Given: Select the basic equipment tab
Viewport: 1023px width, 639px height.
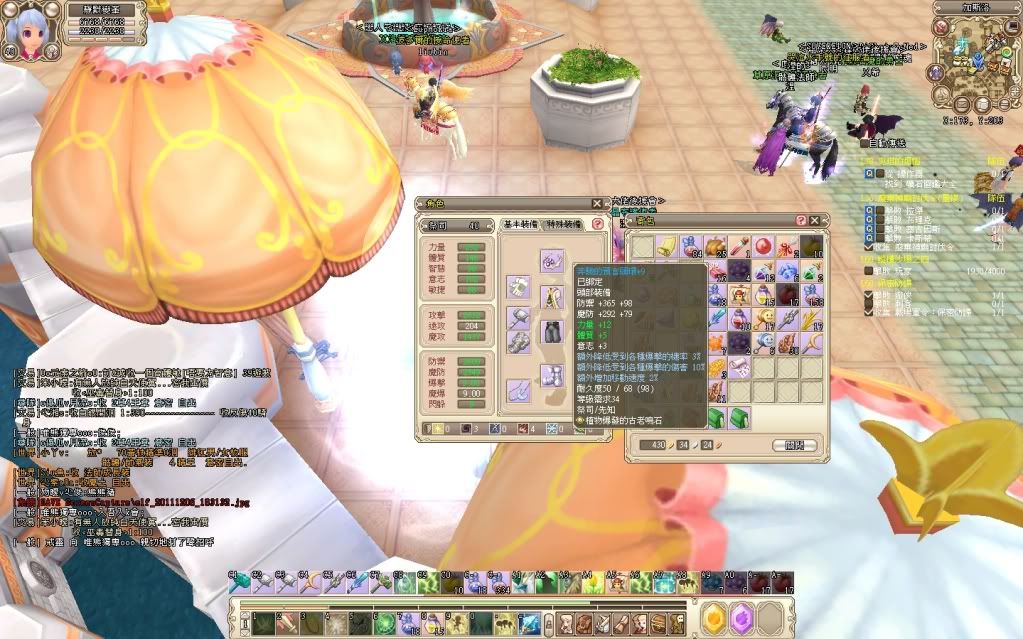Looking at the screenshot, I should coord(523,226).
